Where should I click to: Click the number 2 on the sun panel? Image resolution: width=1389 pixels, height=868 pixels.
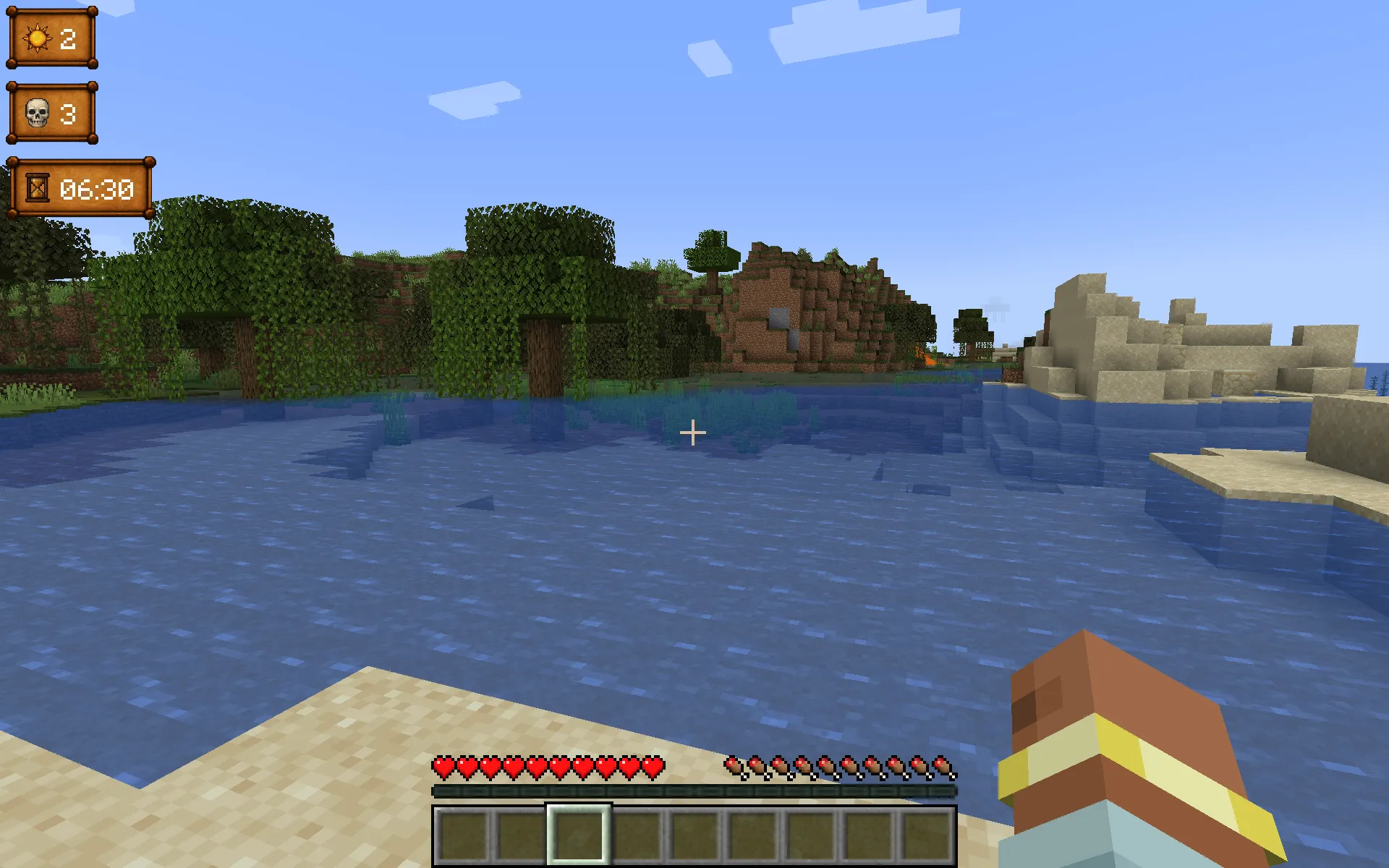[x=69, y=40]
